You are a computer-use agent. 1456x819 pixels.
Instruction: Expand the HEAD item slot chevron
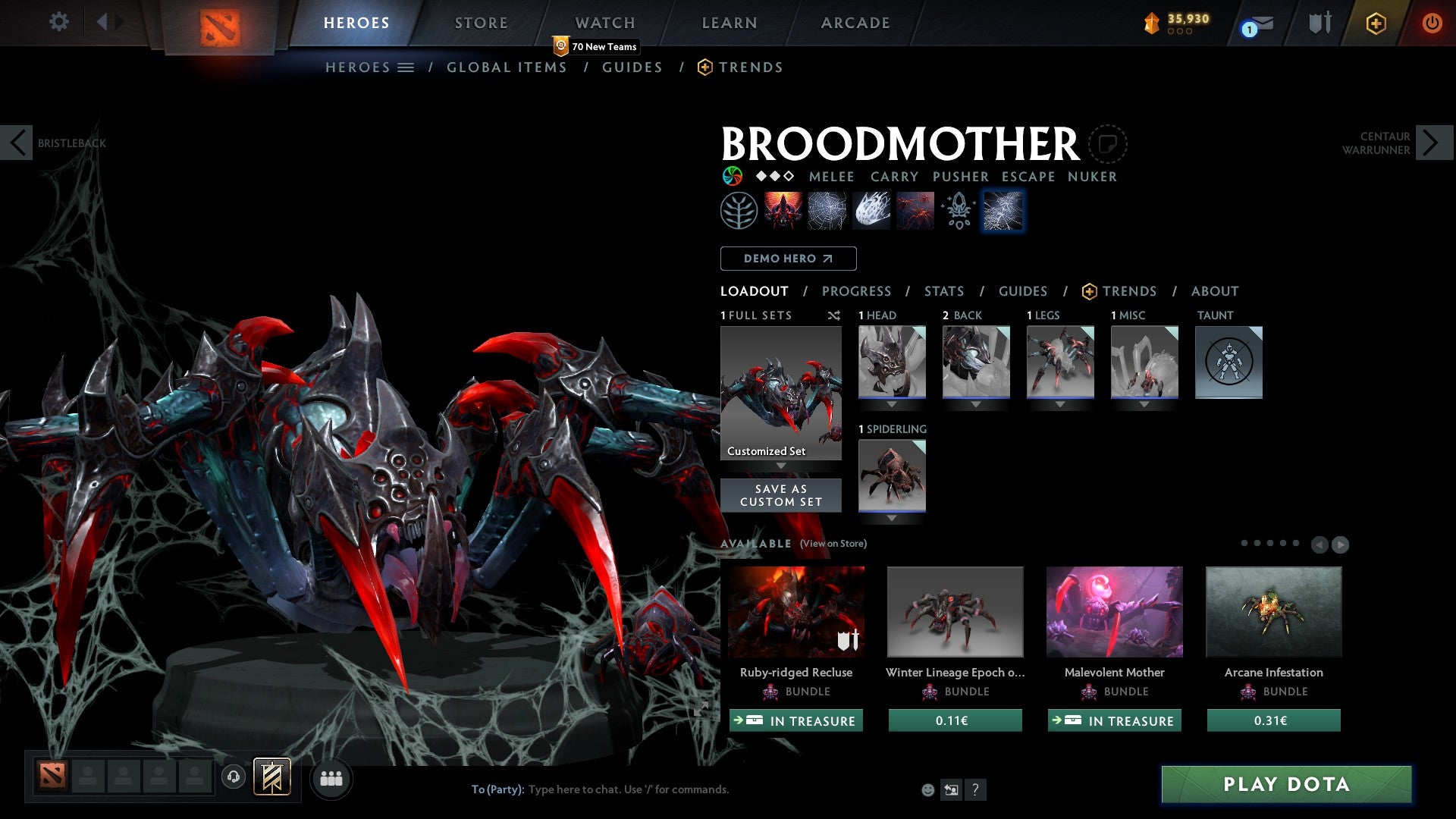pyautogui.click(x=892, y=403)
